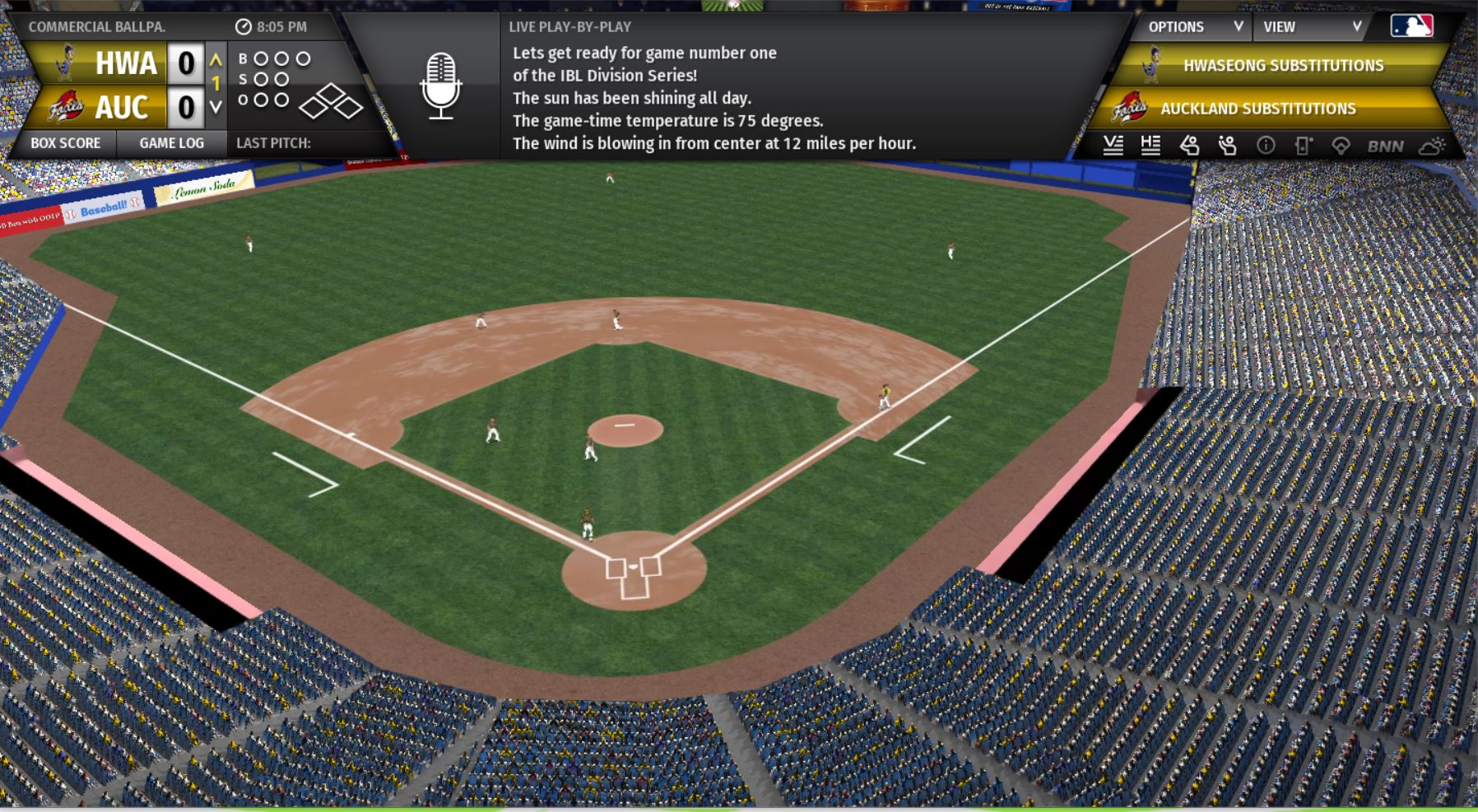Image resolution: width=1478 pixels, height=812 pixels.
Task: Show the visiting team lineup (V icon)
Action: click(1113, 146)
